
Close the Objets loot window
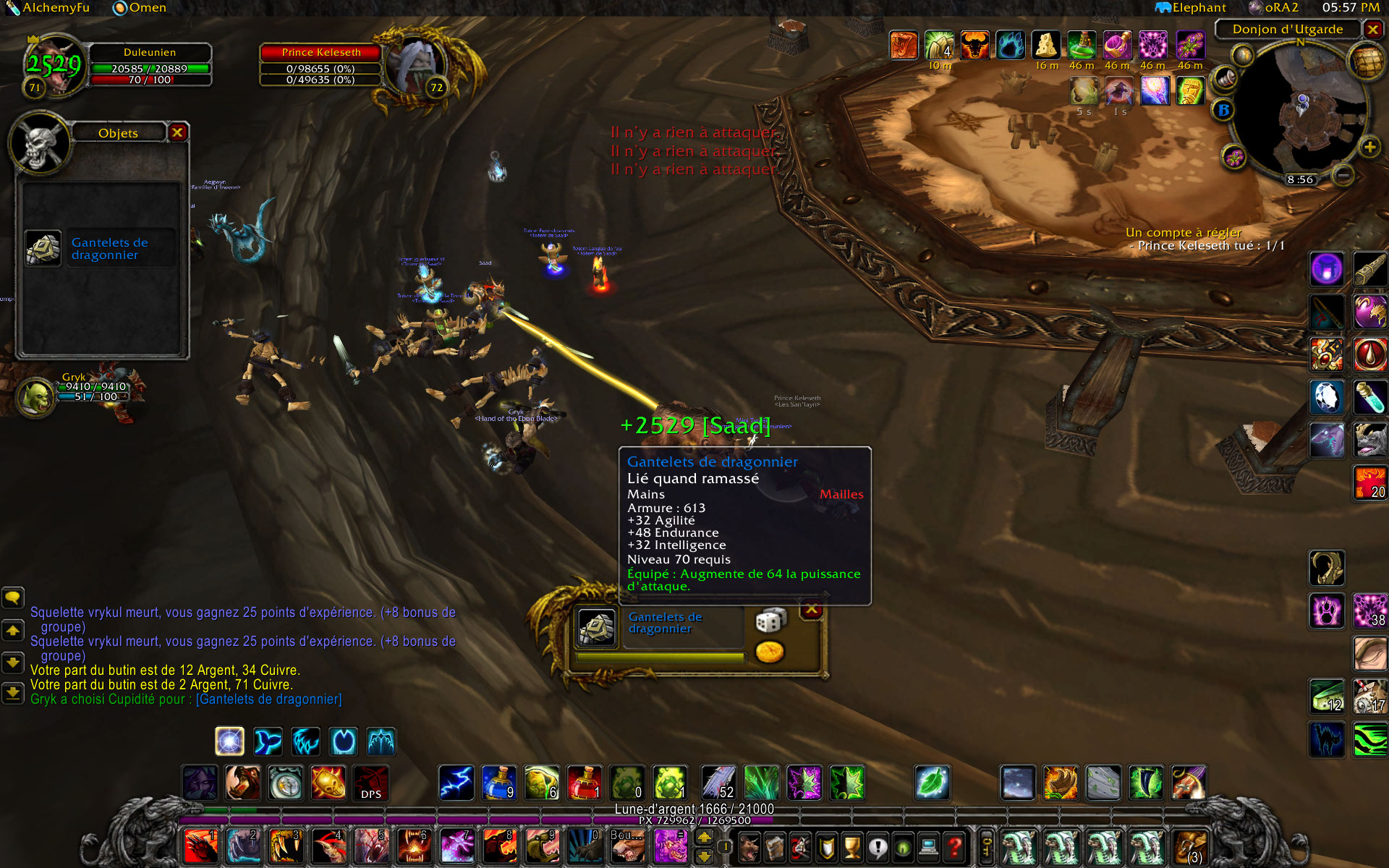point(177,132)
